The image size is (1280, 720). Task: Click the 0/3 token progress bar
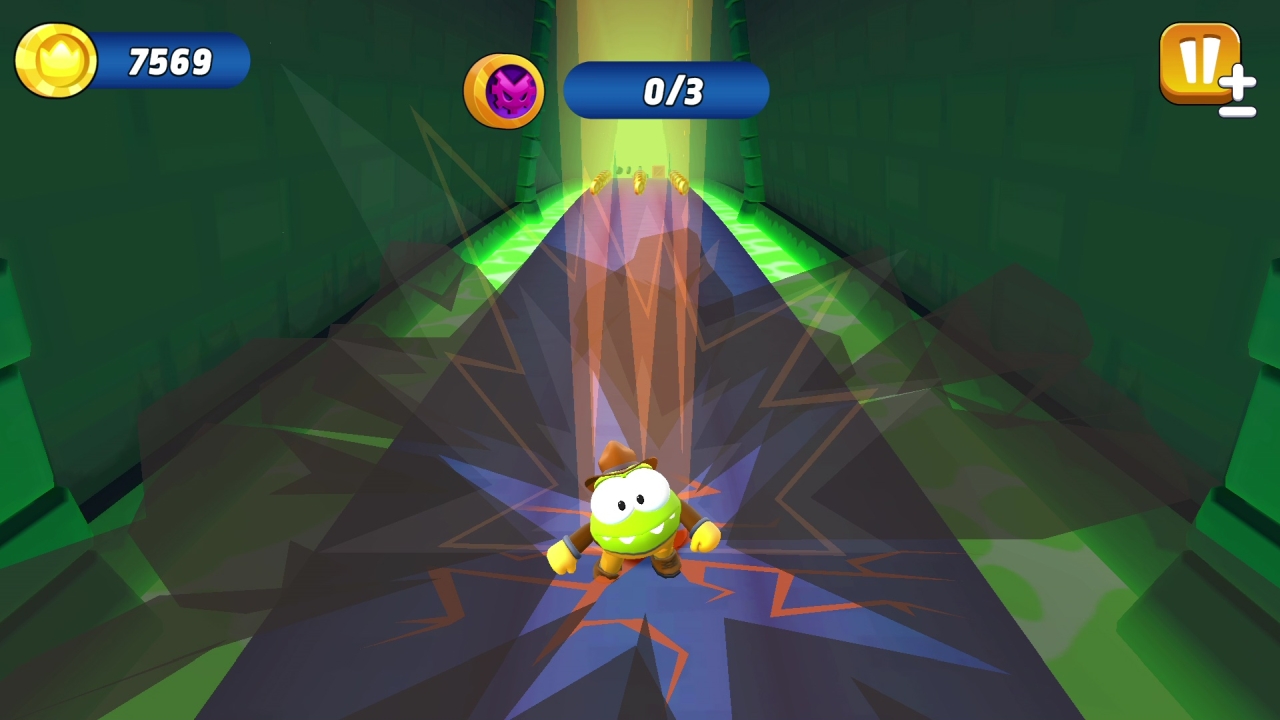(x=666, y=91)
